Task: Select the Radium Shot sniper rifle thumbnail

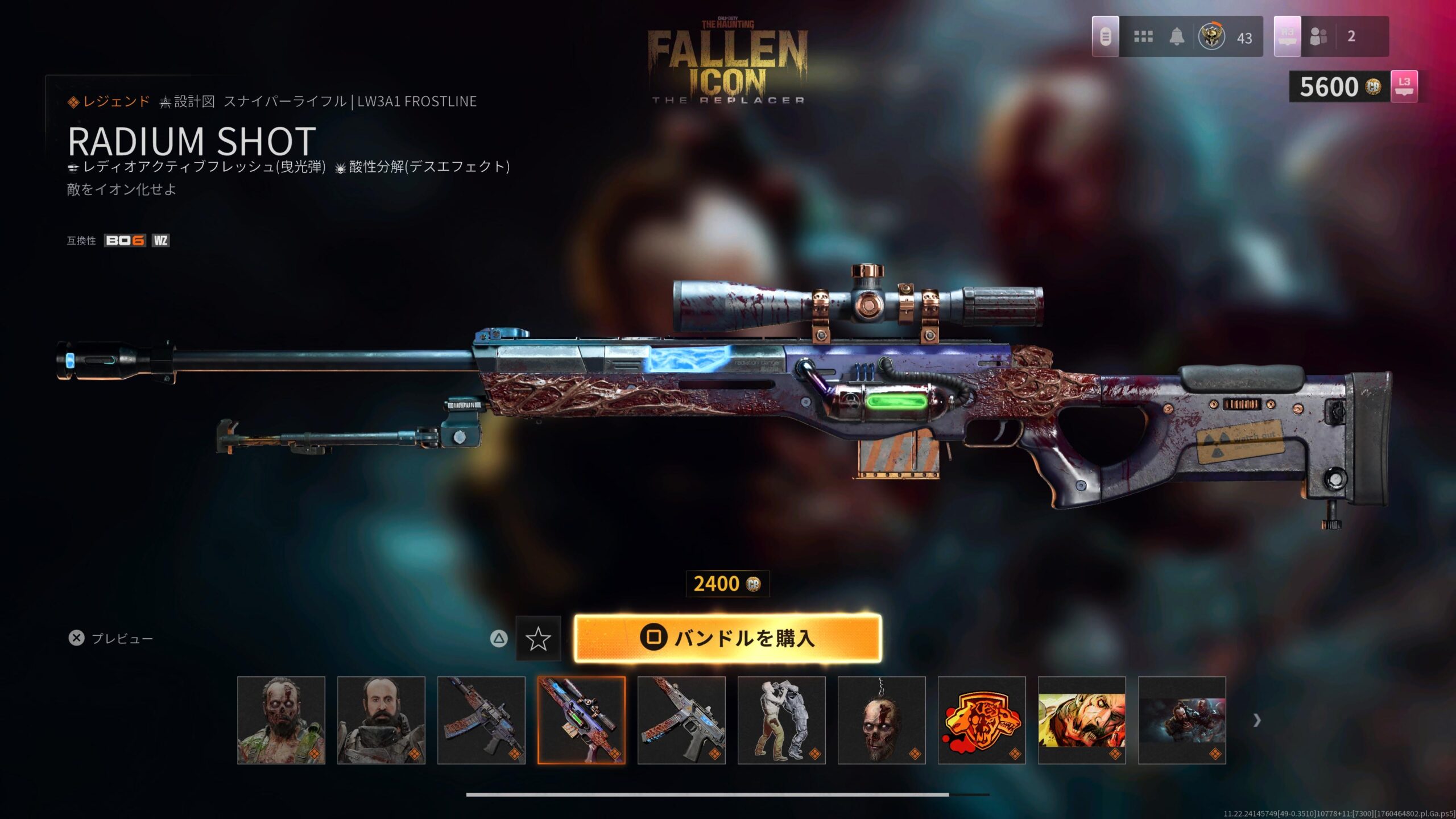Action: (x=581, y=720)
